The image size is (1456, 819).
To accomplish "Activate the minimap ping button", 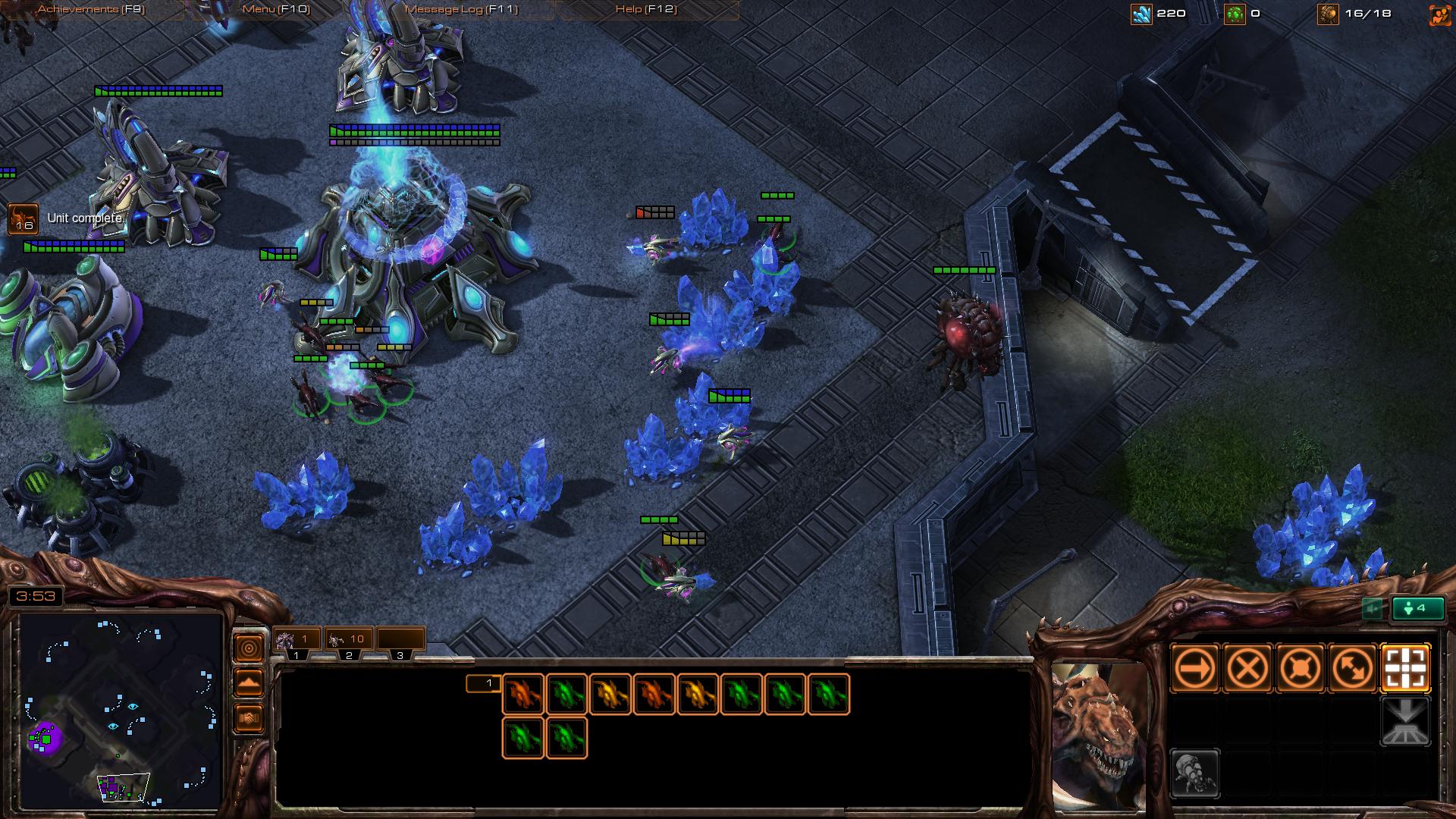I will point(249,648).
